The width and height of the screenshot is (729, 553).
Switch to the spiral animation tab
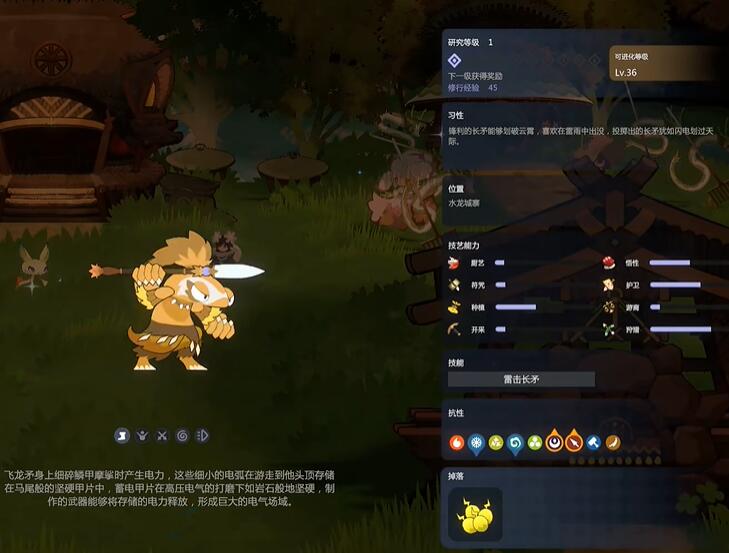coord(182,435)
